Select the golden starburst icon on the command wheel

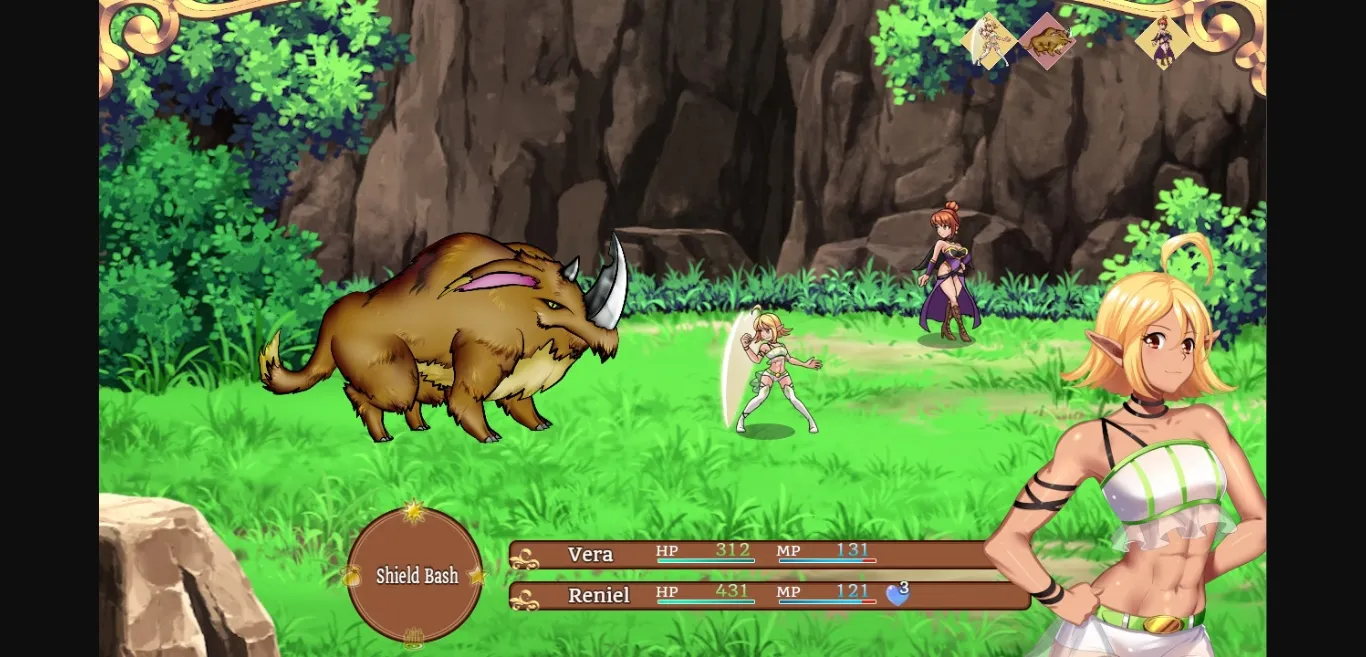[x=413, y=512]
